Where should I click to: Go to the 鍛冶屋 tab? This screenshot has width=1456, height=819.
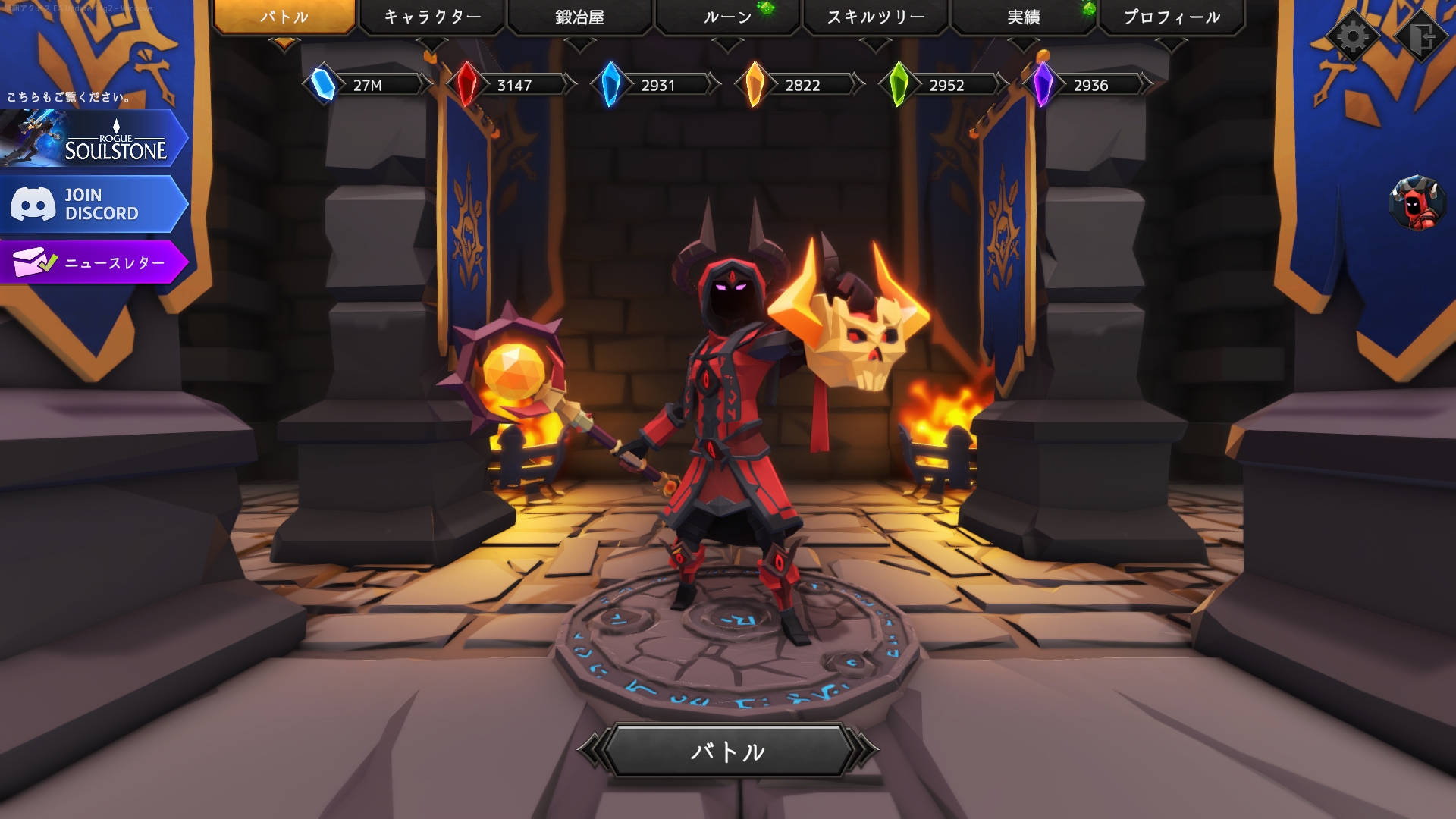tap(579, 17)
